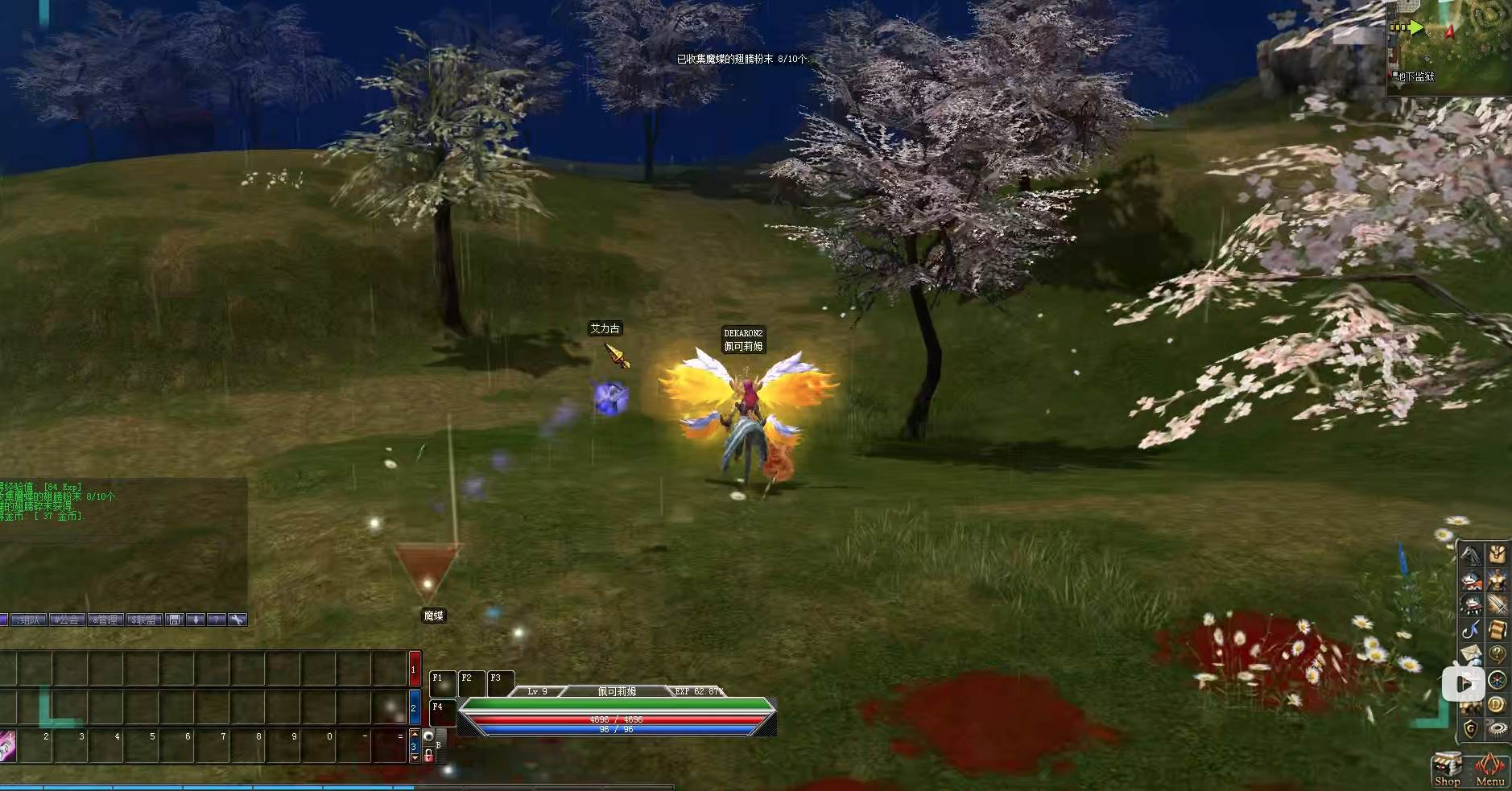Viewport: 1512px width, 791px height.
Task: Open the gear settings icon
Action: pos(1498,729)
